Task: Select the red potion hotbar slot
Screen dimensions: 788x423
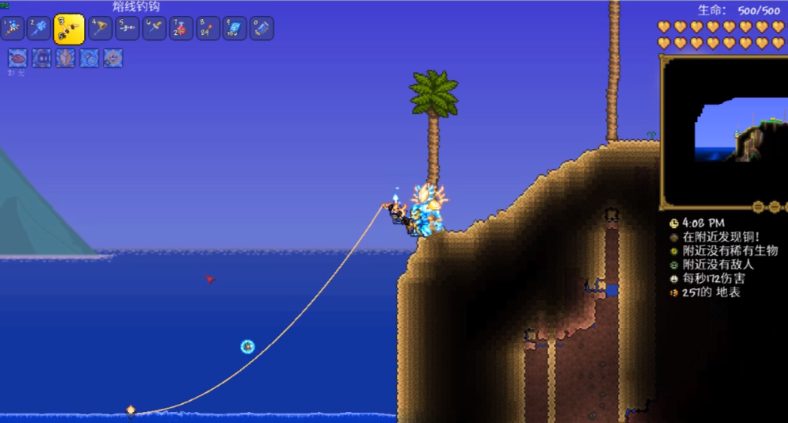Action: click(181, 29)
